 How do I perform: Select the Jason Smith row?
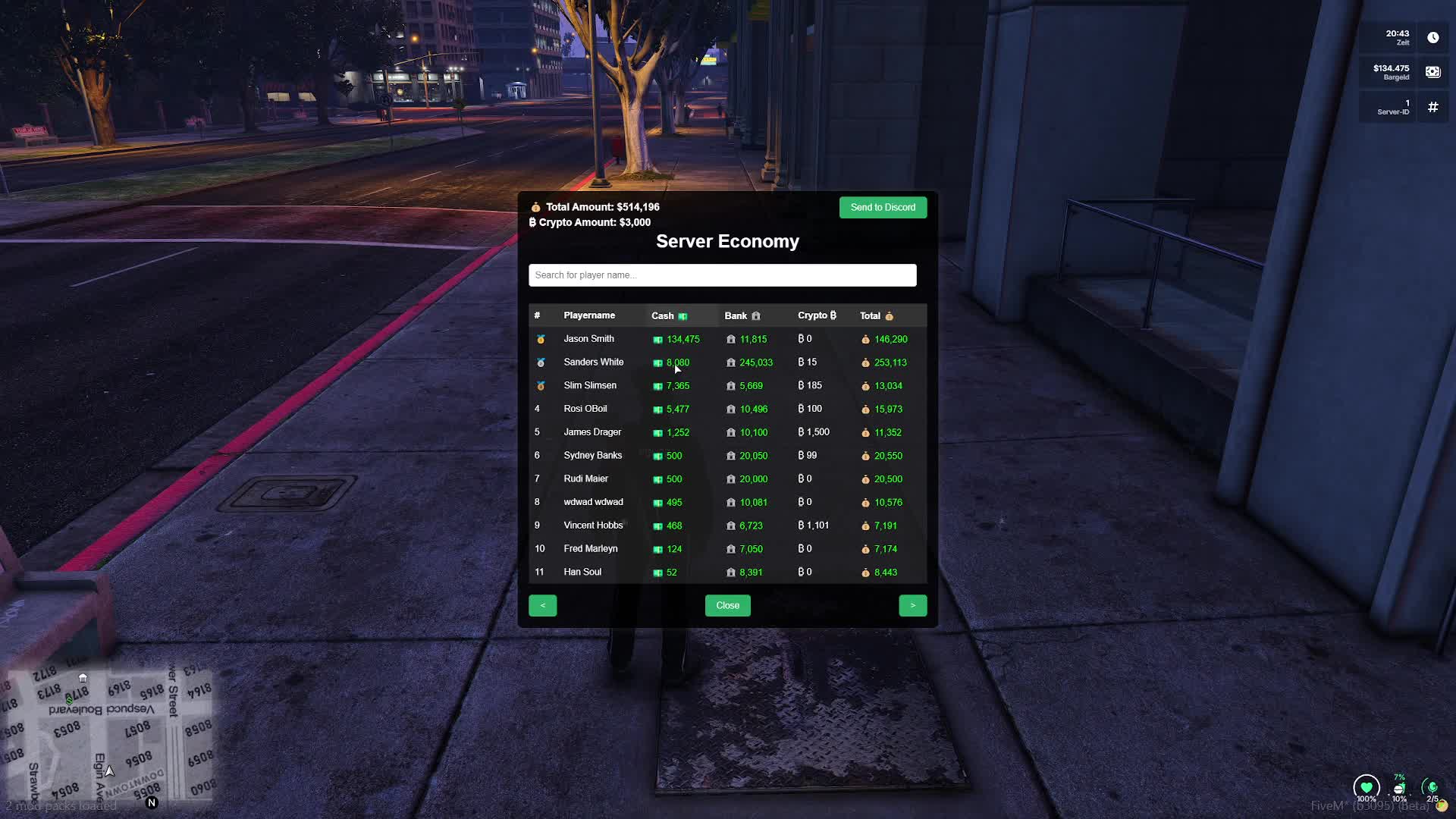pos(588,339)
